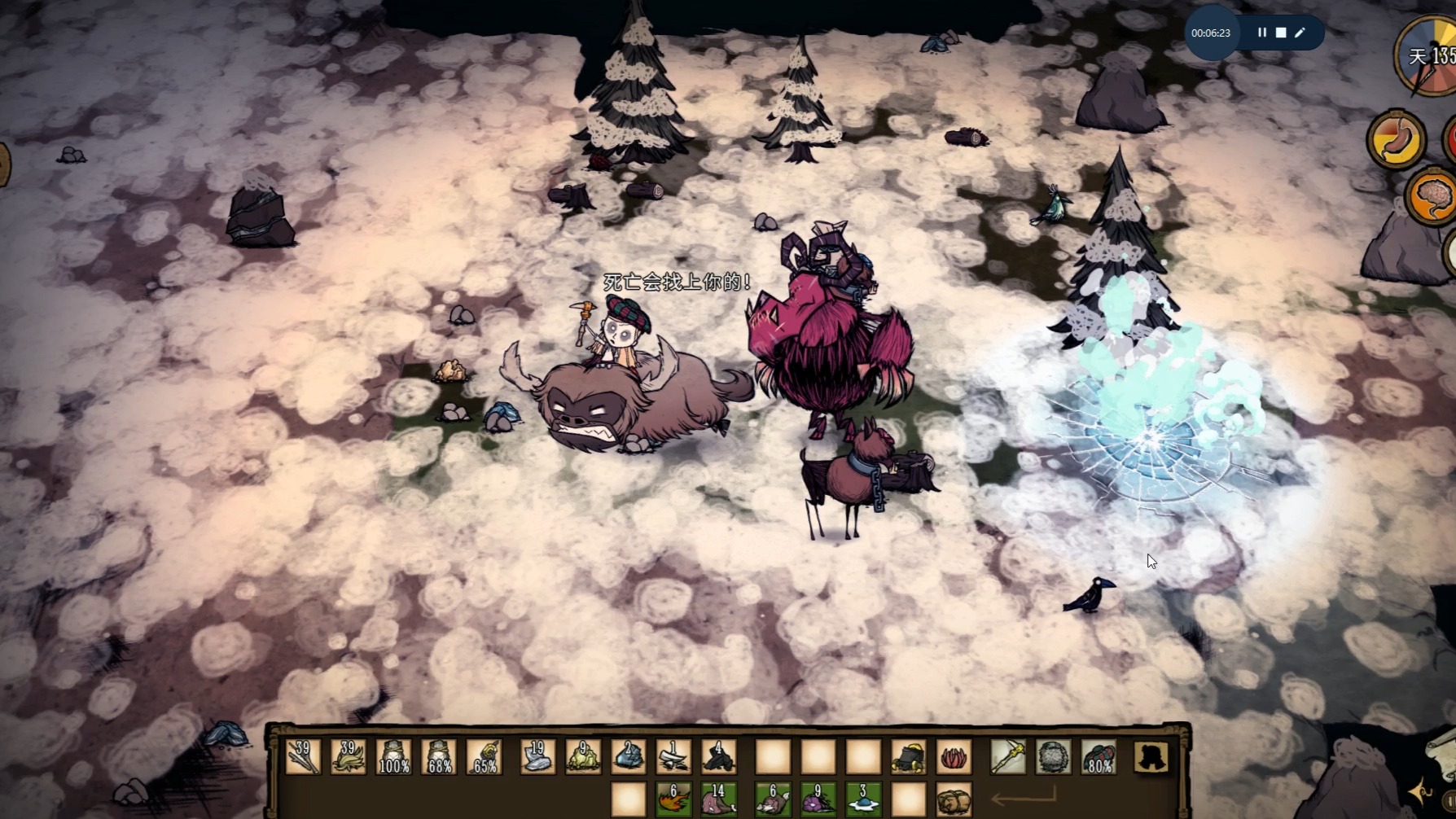Select the red lotus flower item
The height and width of the screenshot is (819, 1456).
[954, 757]
